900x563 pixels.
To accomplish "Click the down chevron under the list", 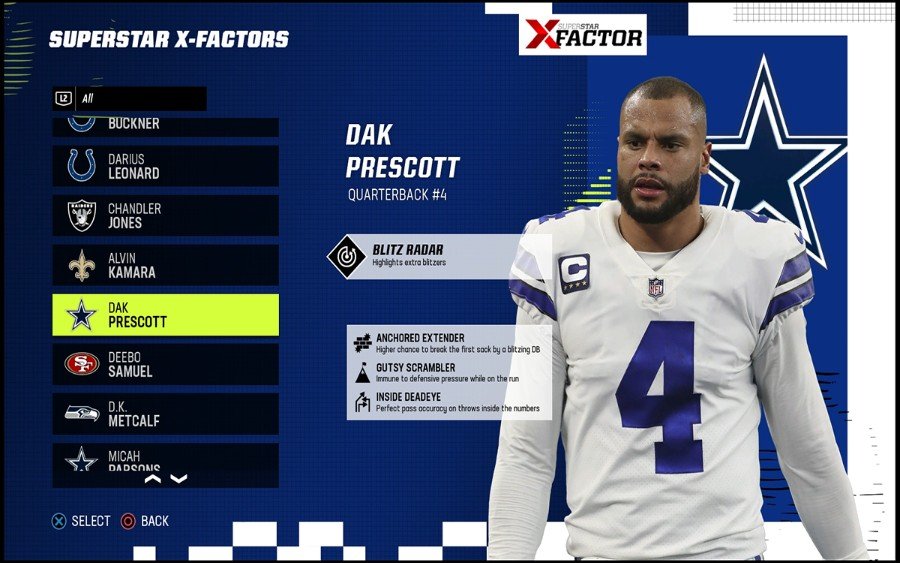I will (x=179, y=479).
